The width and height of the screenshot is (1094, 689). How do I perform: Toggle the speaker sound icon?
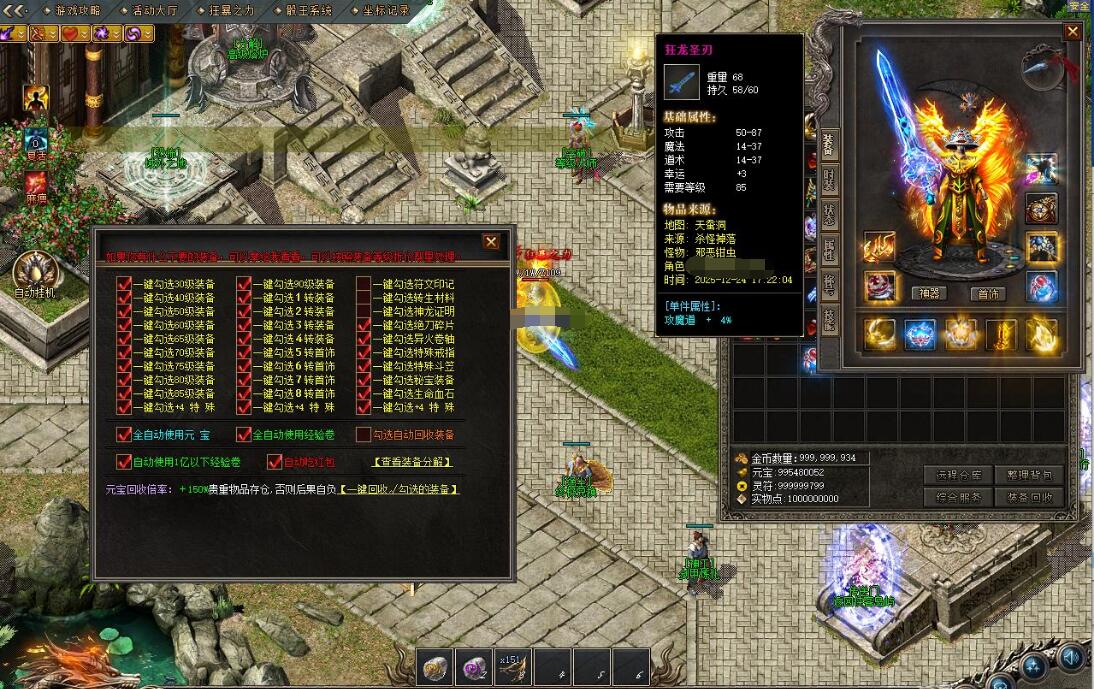(1071, 657)
